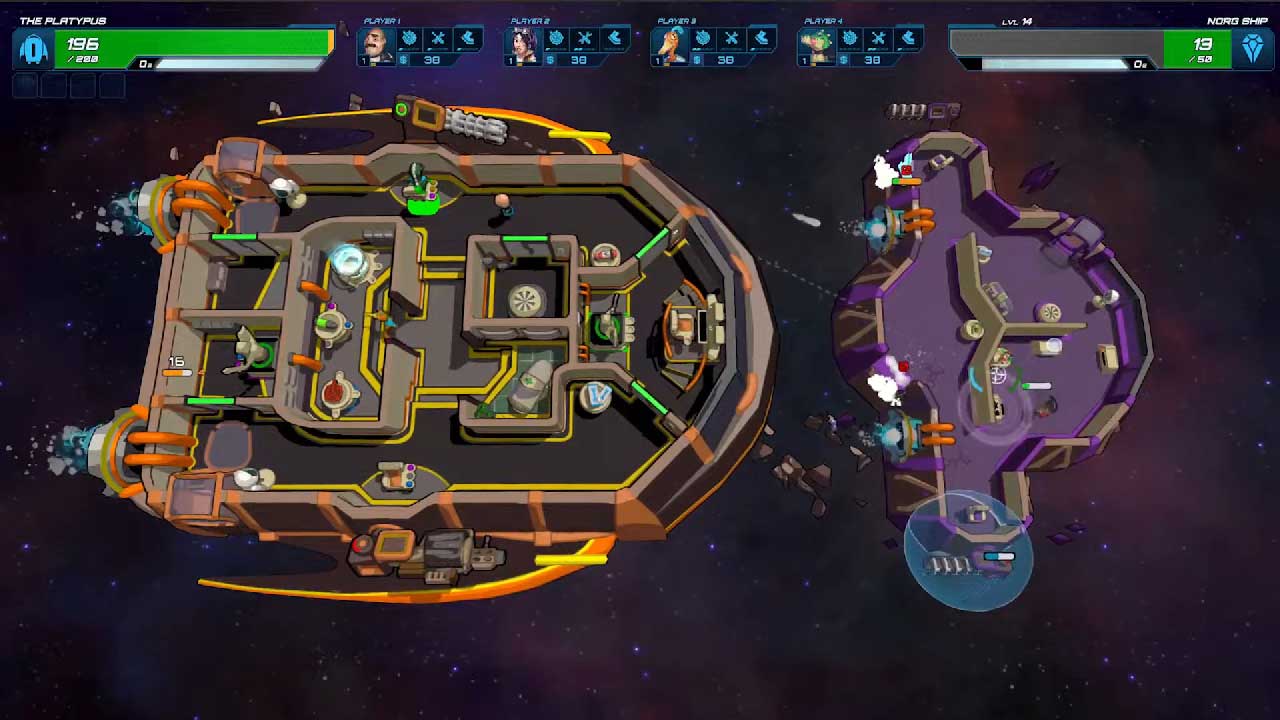The width and height of the screenshot is (1280, 720).
Task: Click Player 3's round gear icon
Action: tap(703, 39)
